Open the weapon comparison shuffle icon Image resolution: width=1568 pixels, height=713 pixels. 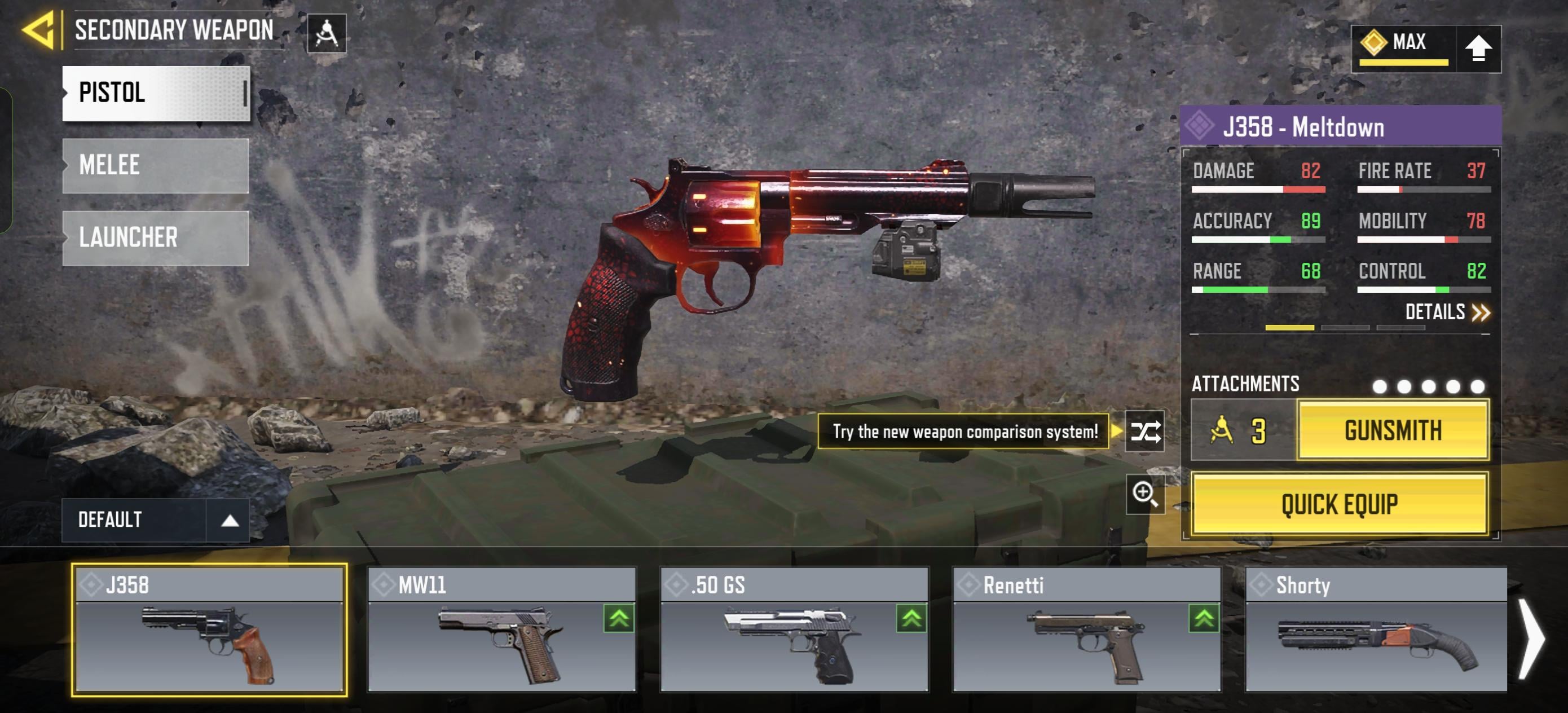pyautogui.click(x=1145, y=432)
